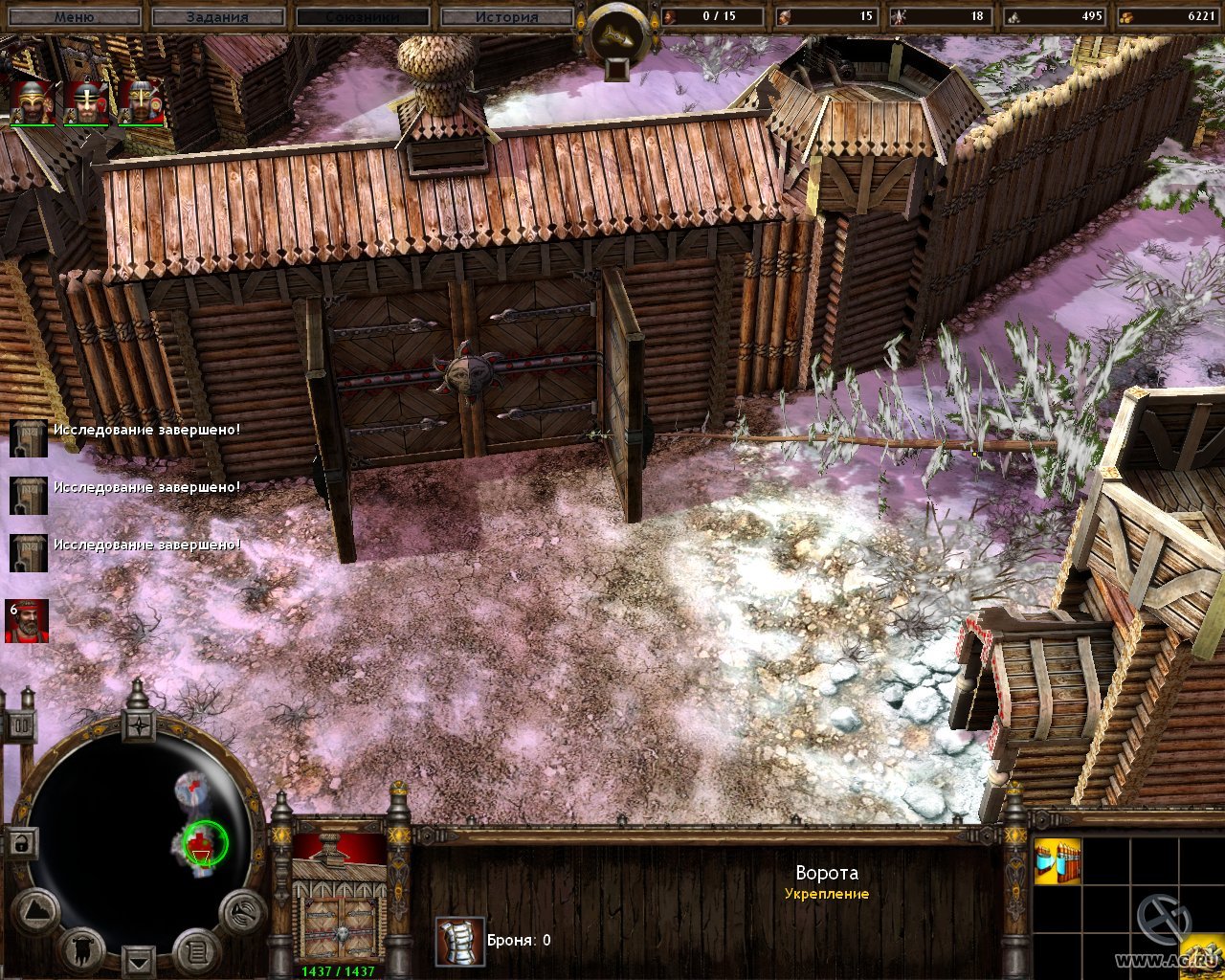Open the Меню button

click(73, 16)
